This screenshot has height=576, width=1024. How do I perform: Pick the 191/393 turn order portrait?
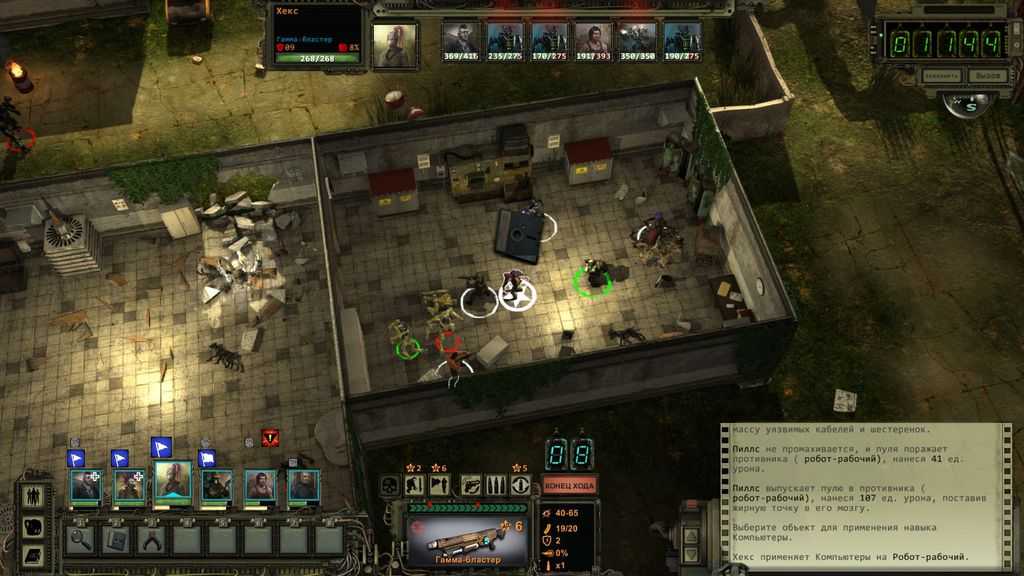pyautogui.click(x=593, y=41)
